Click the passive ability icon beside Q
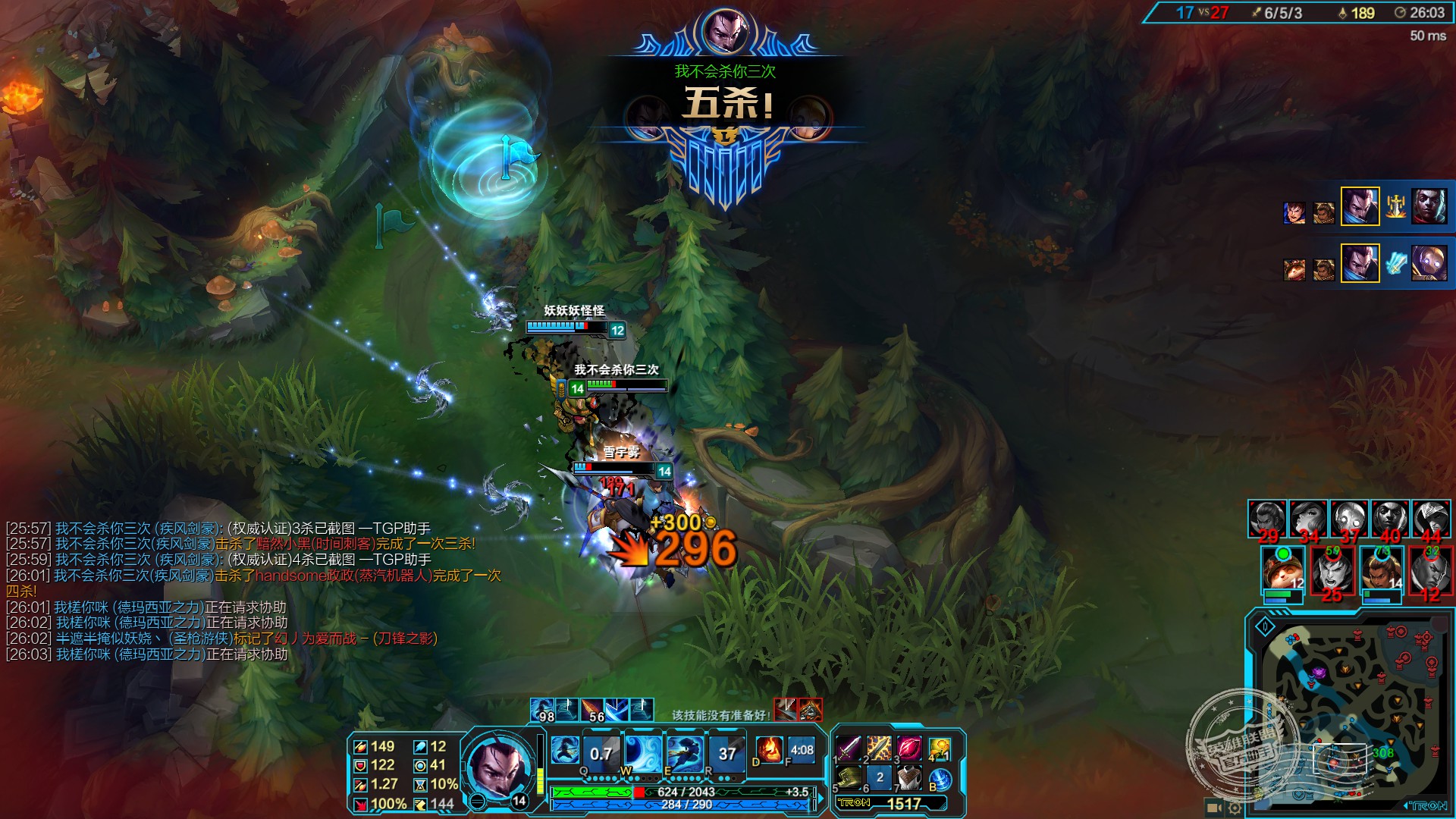 click(x=564, y=750)
